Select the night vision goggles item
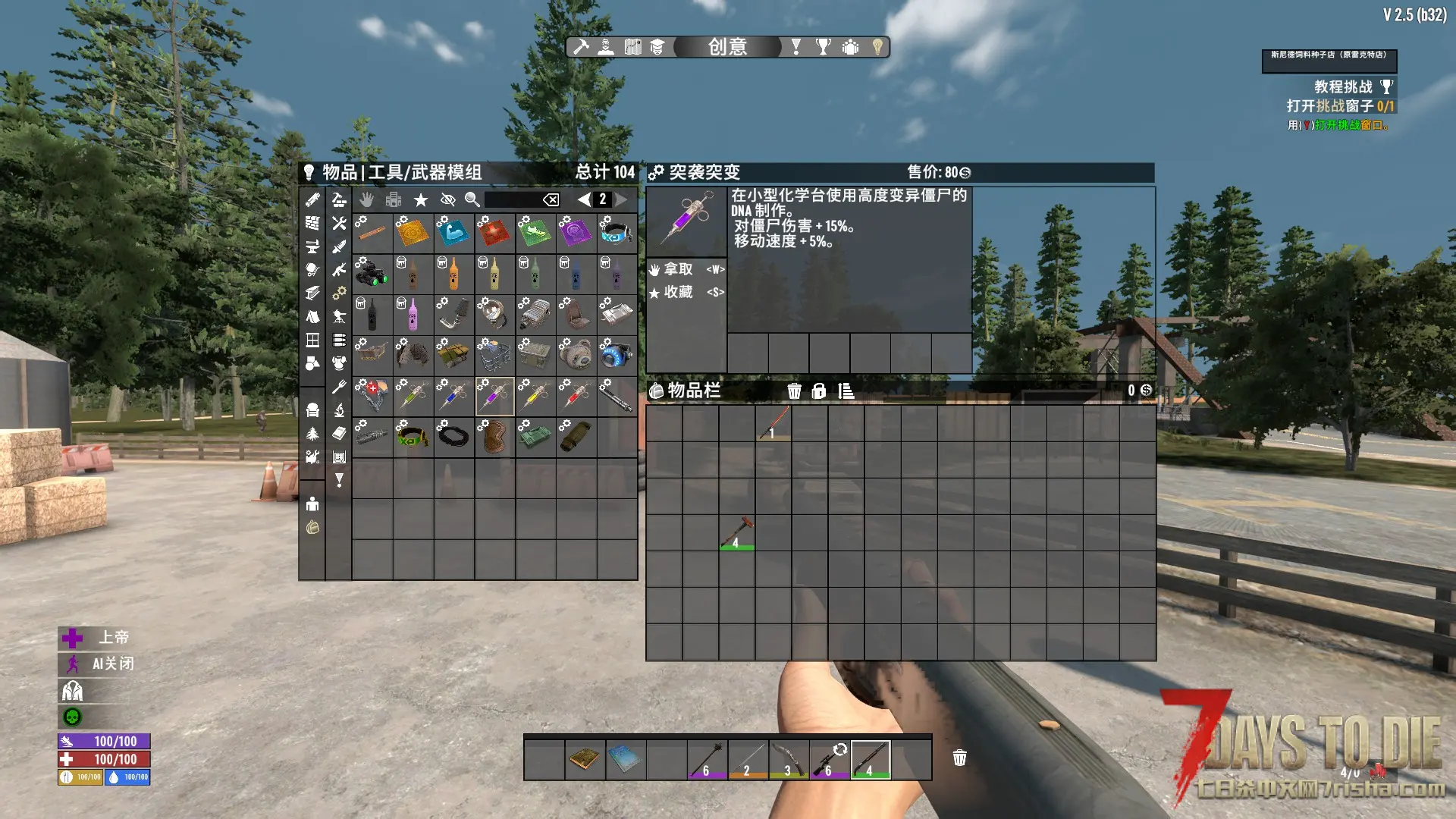 [372, 273]
